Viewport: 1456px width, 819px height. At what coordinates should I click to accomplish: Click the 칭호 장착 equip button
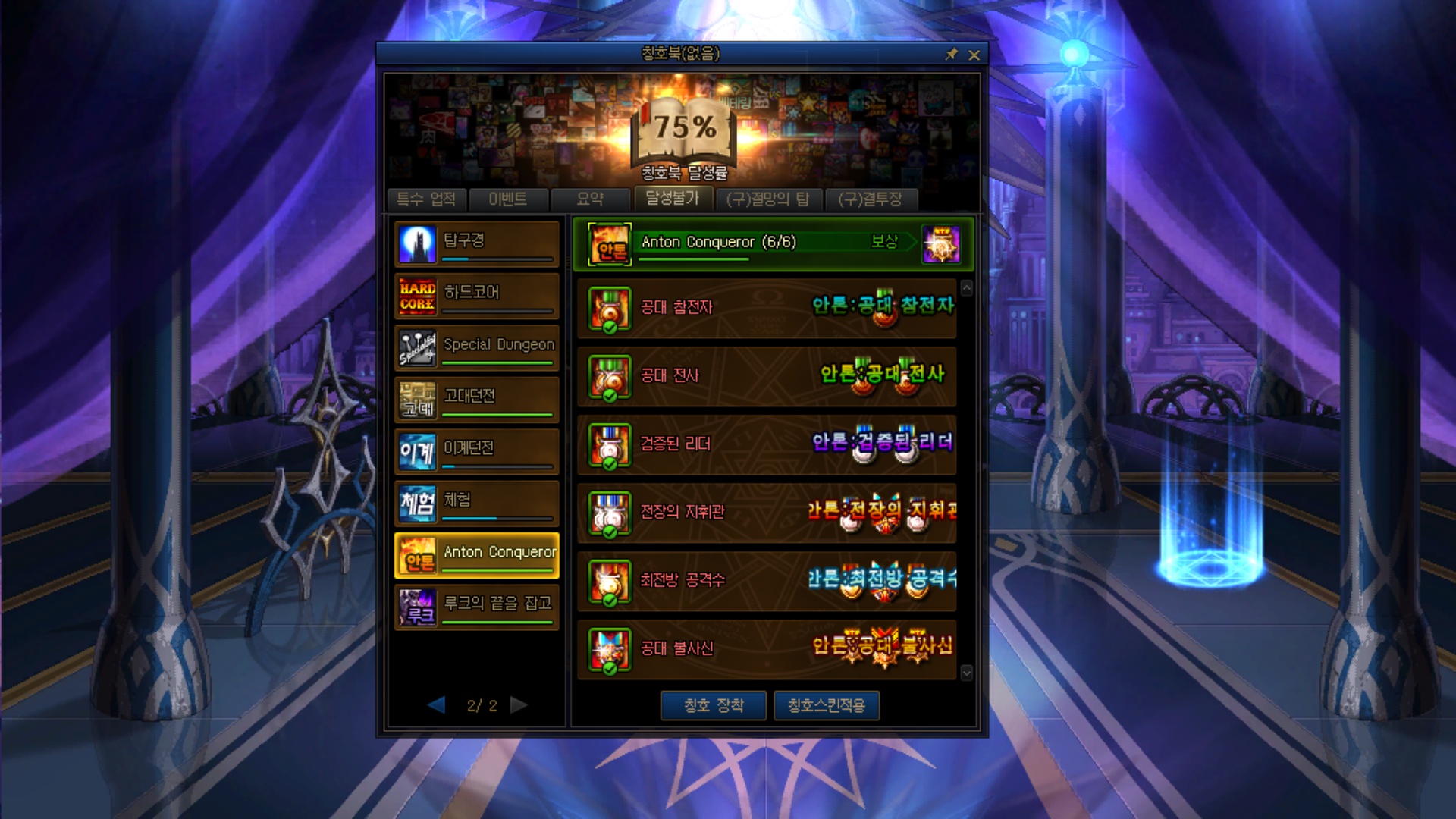tap(714, 705)
